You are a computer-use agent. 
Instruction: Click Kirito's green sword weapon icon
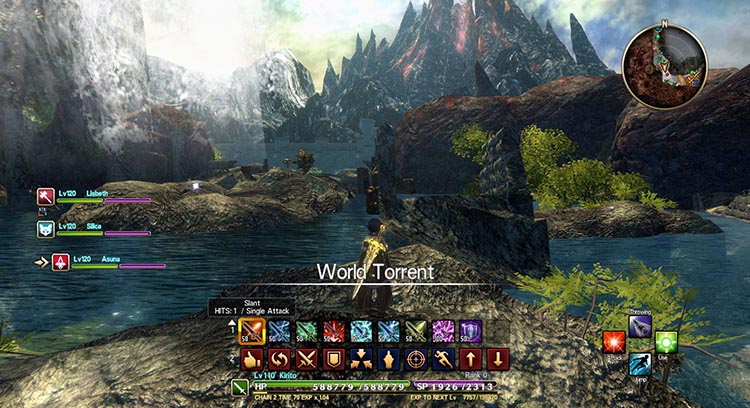click(240, 387)
